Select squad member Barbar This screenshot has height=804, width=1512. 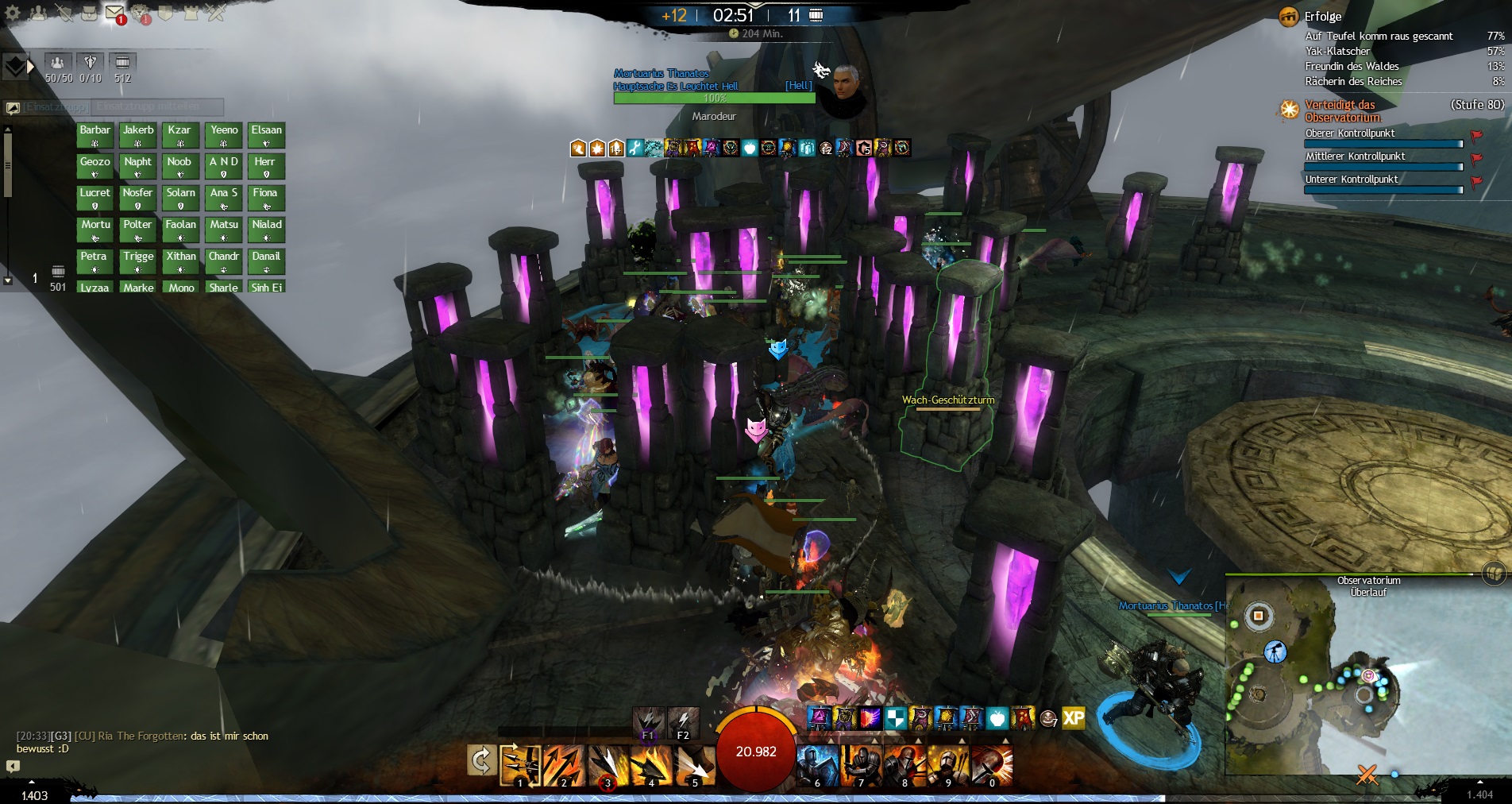point(95,135)
